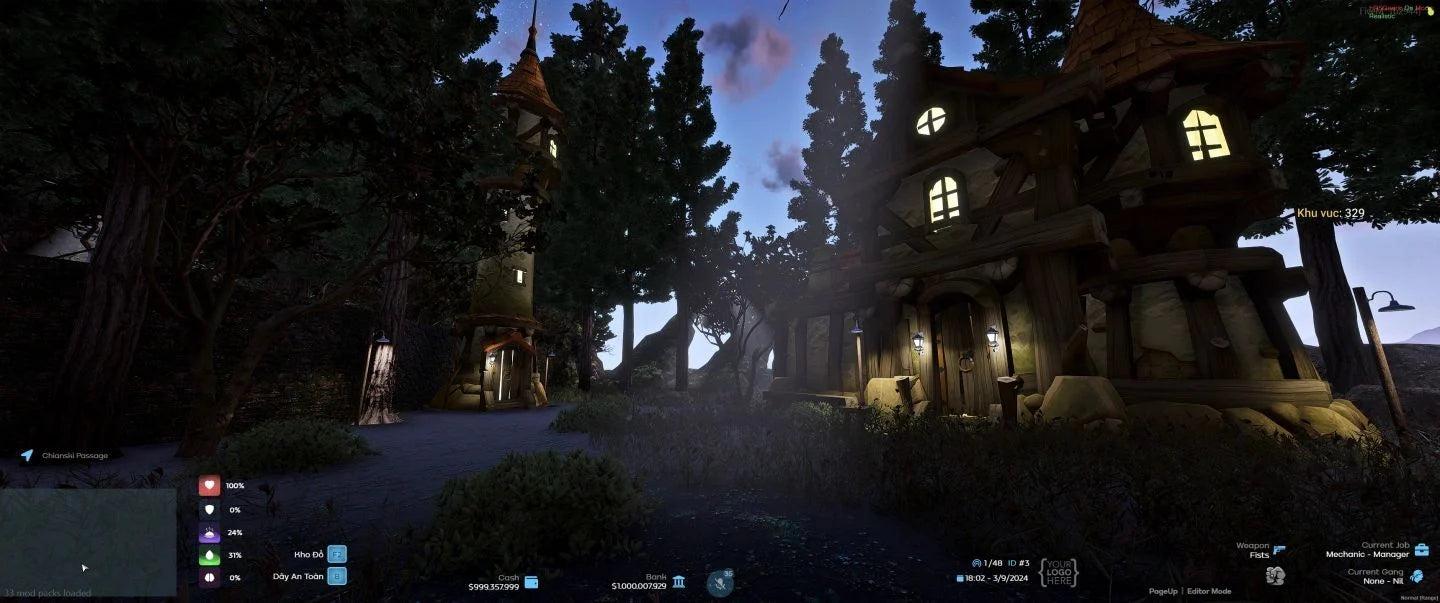Screen dimensions: 1440x603
Task: Click the brain stress icon
Action: [209, 578]
